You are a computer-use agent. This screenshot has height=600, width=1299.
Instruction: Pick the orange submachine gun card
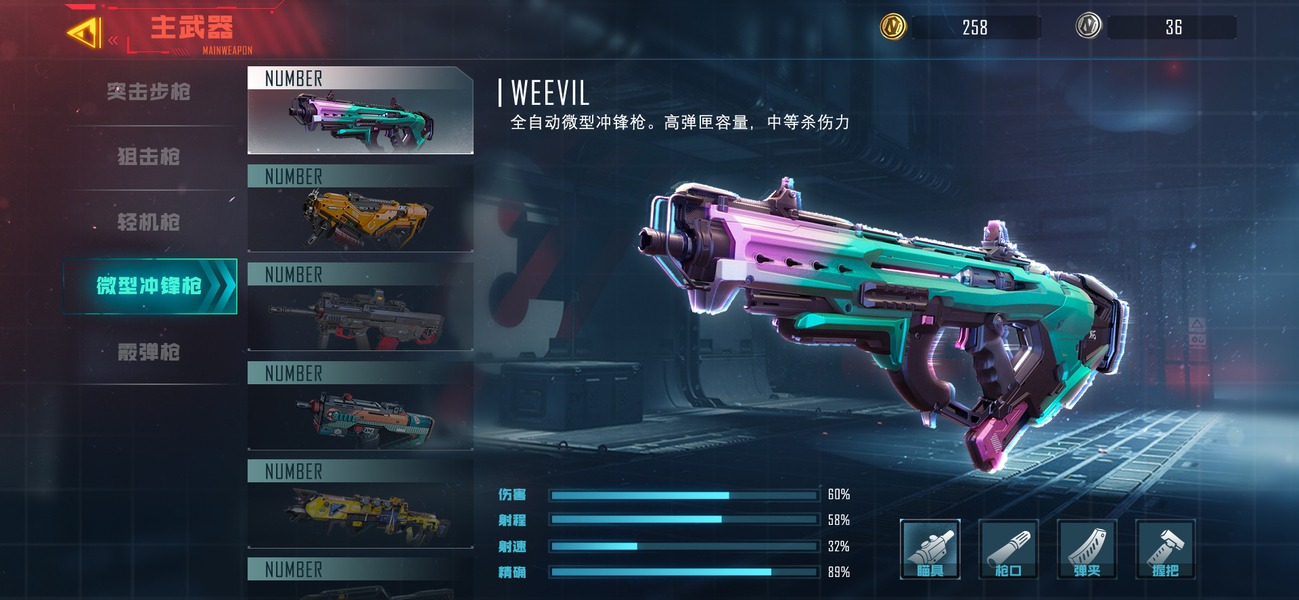tap(360, 210)
